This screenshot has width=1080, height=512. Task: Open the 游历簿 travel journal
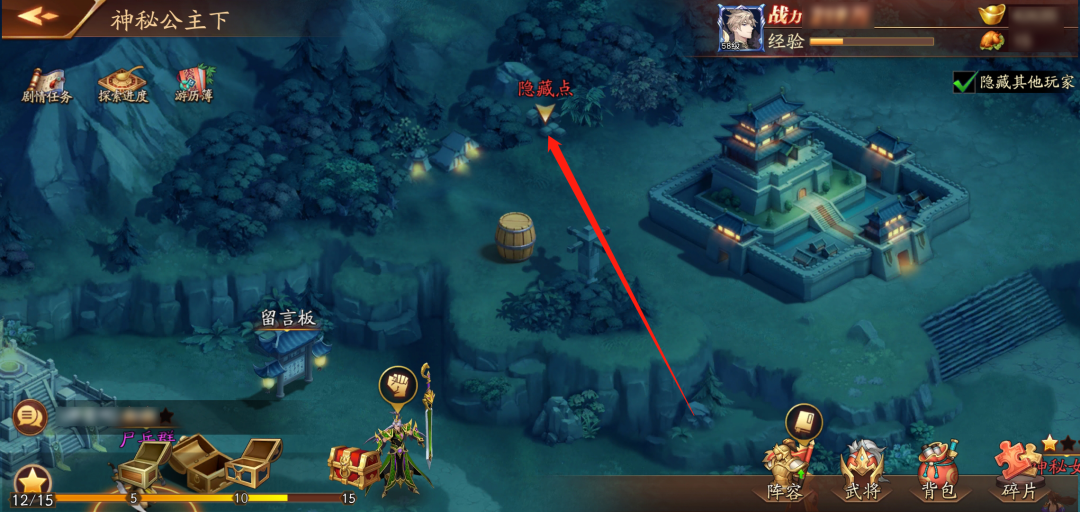coord(194,84)
